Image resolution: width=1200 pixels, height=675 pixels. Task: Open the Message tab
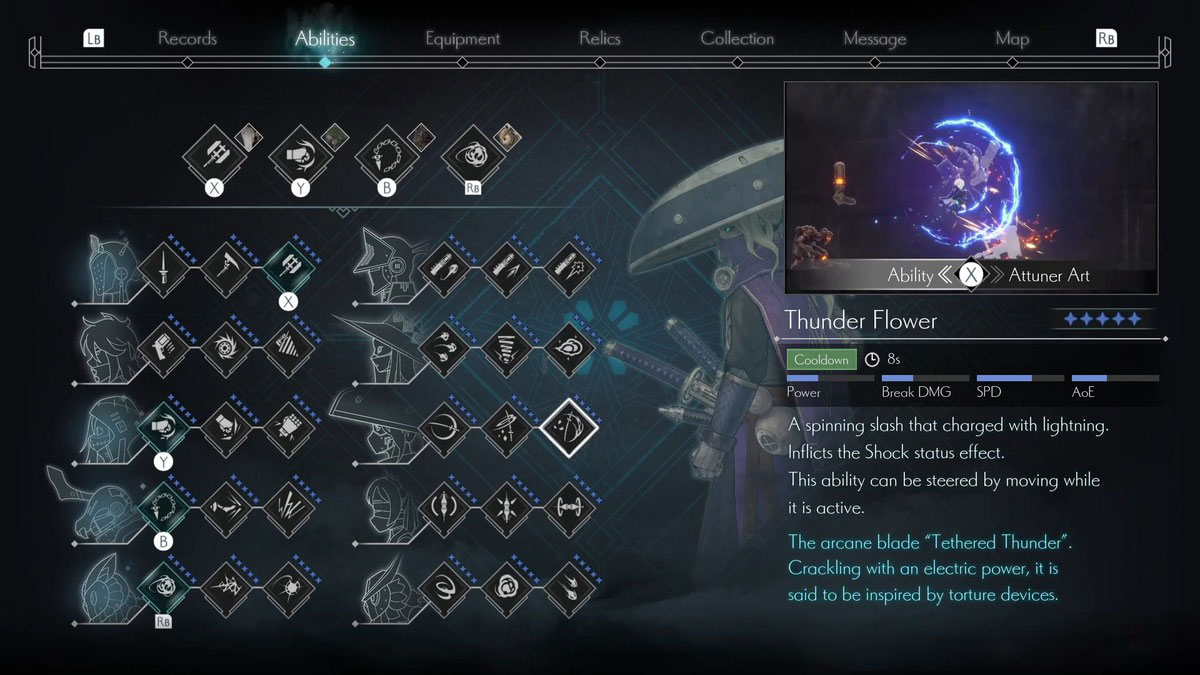click(x=874, y=39)
